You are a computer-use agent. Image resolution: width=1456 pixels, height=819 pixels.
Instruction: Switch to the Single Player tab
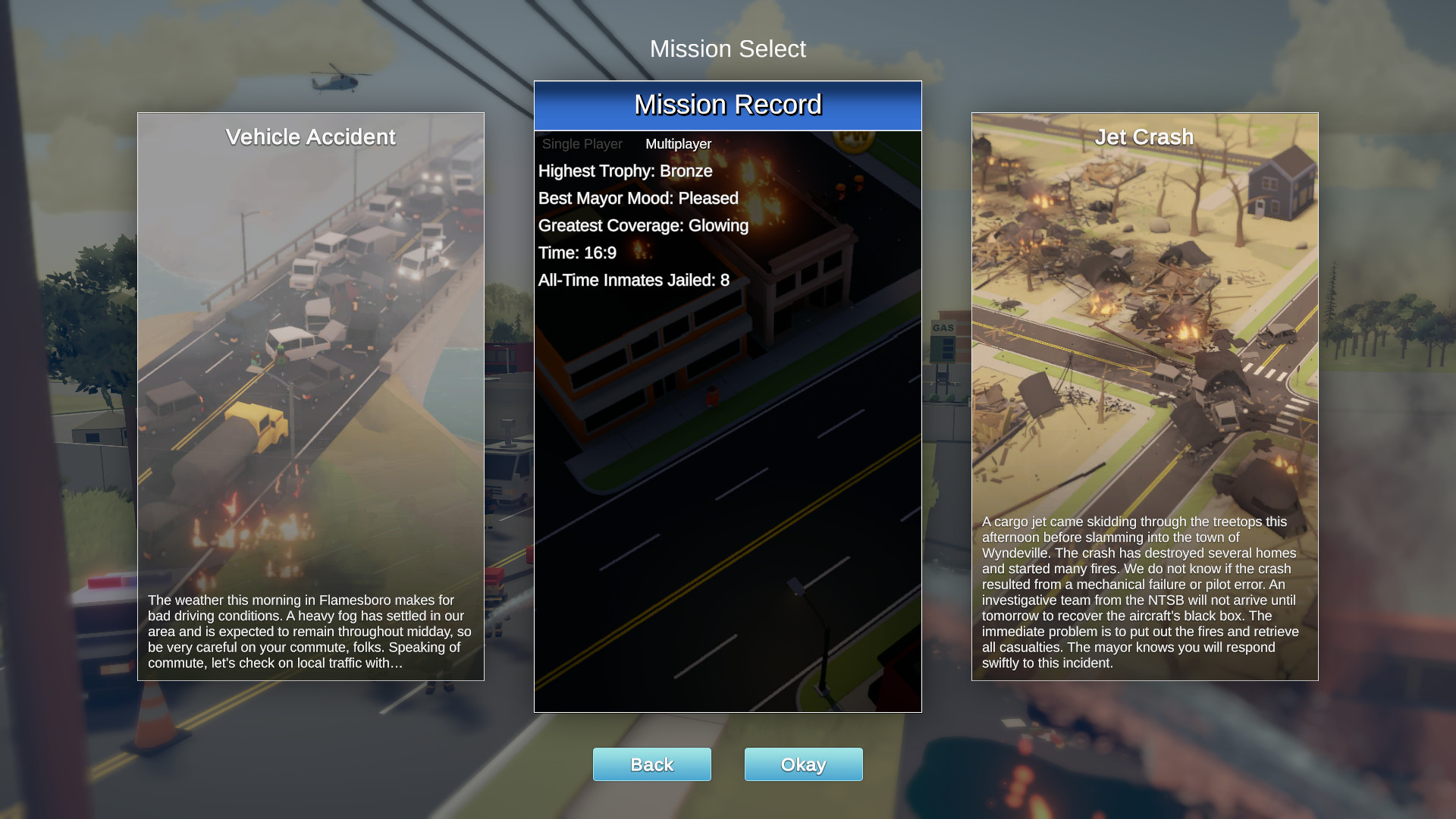tap(581, 143)
